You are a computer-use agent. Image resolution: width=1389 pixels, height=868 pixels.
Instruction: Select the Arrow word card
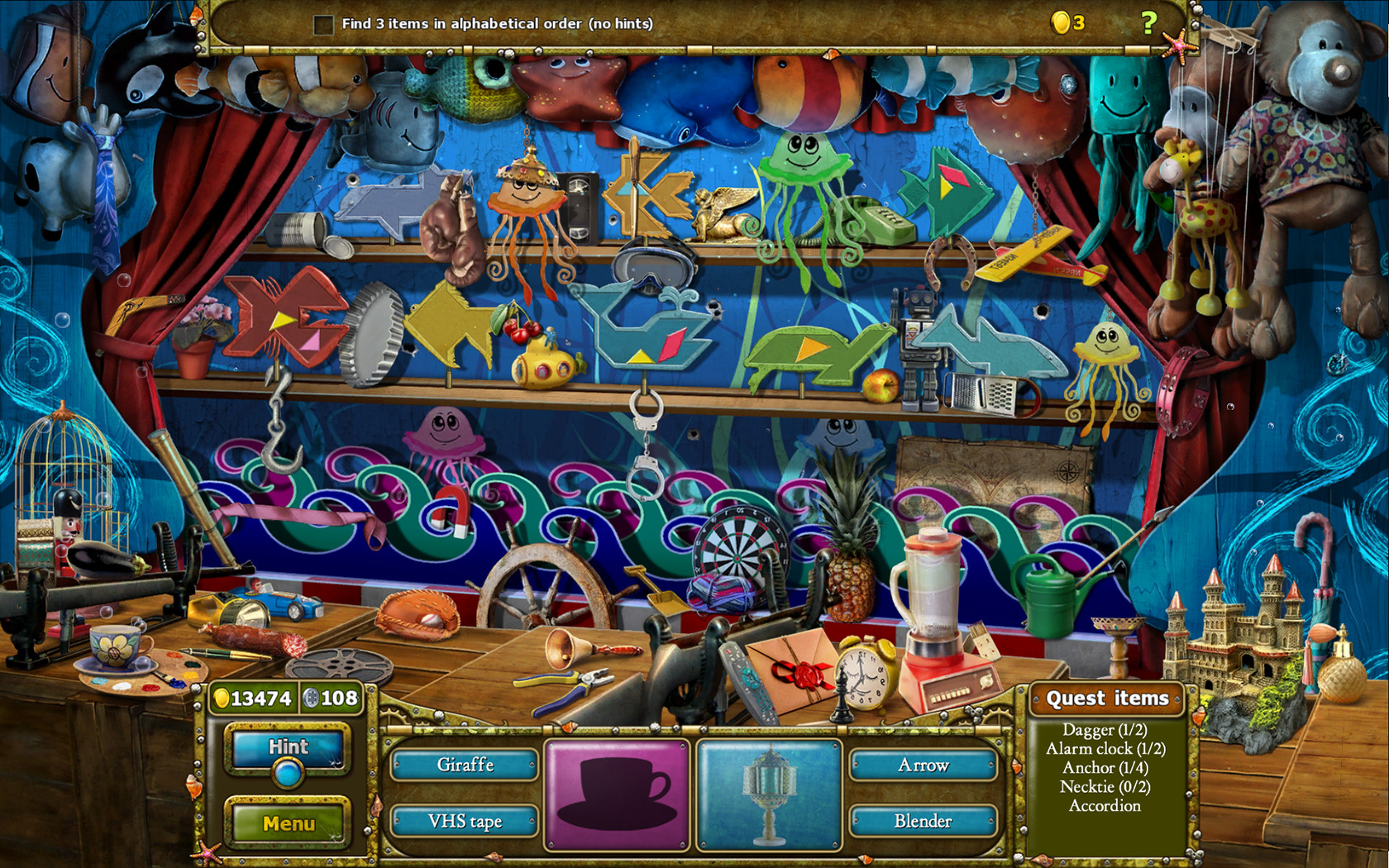pyautogui.click(x=924, y=765)
